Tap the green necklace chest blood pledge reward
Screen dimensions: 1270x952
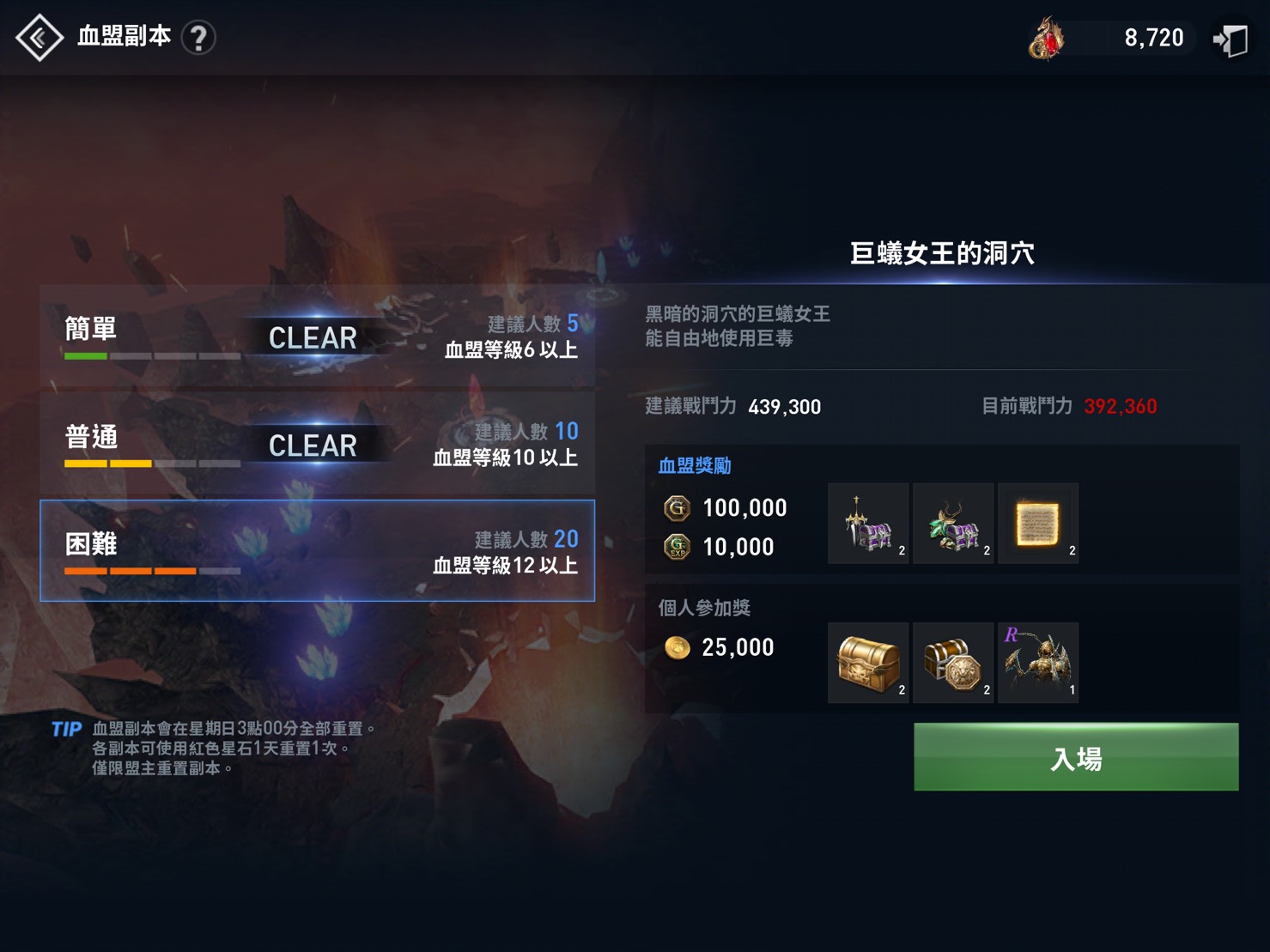tap(953, 523)
